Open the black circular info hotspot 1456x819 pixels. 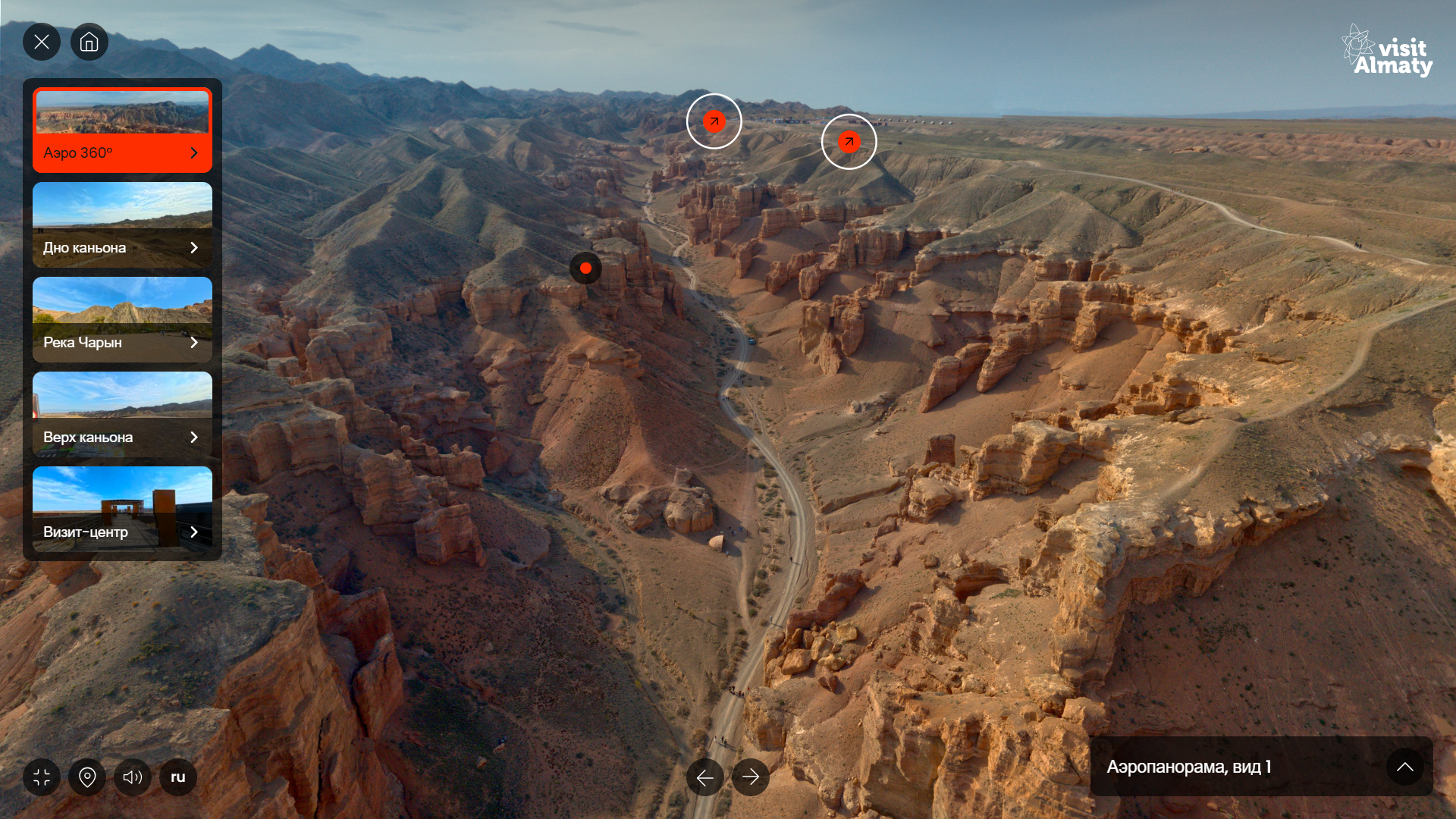[585, 268]
